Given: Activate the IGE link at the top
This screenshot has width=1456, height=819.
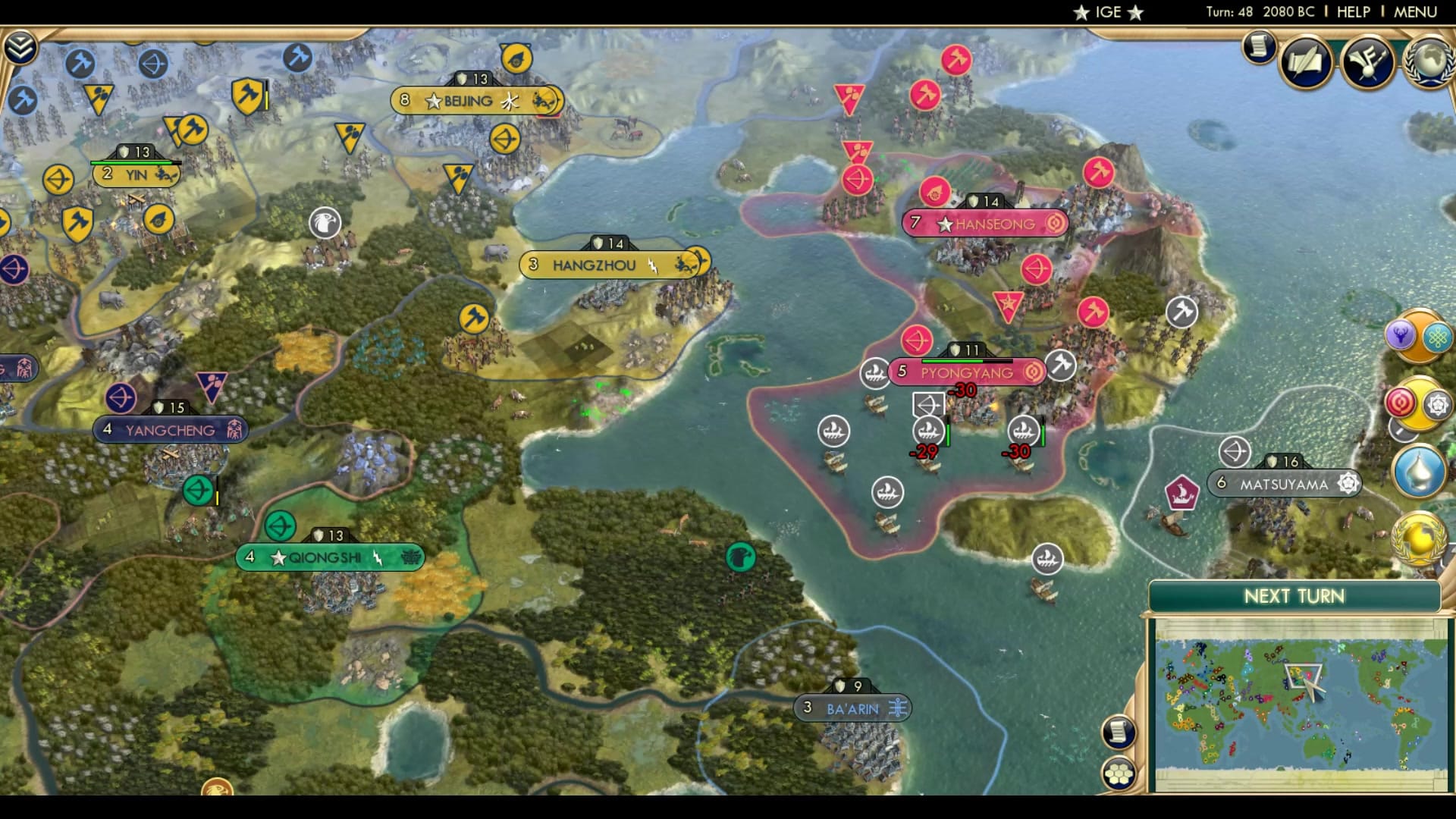Looking at the screenshot, I should 1106,11.
